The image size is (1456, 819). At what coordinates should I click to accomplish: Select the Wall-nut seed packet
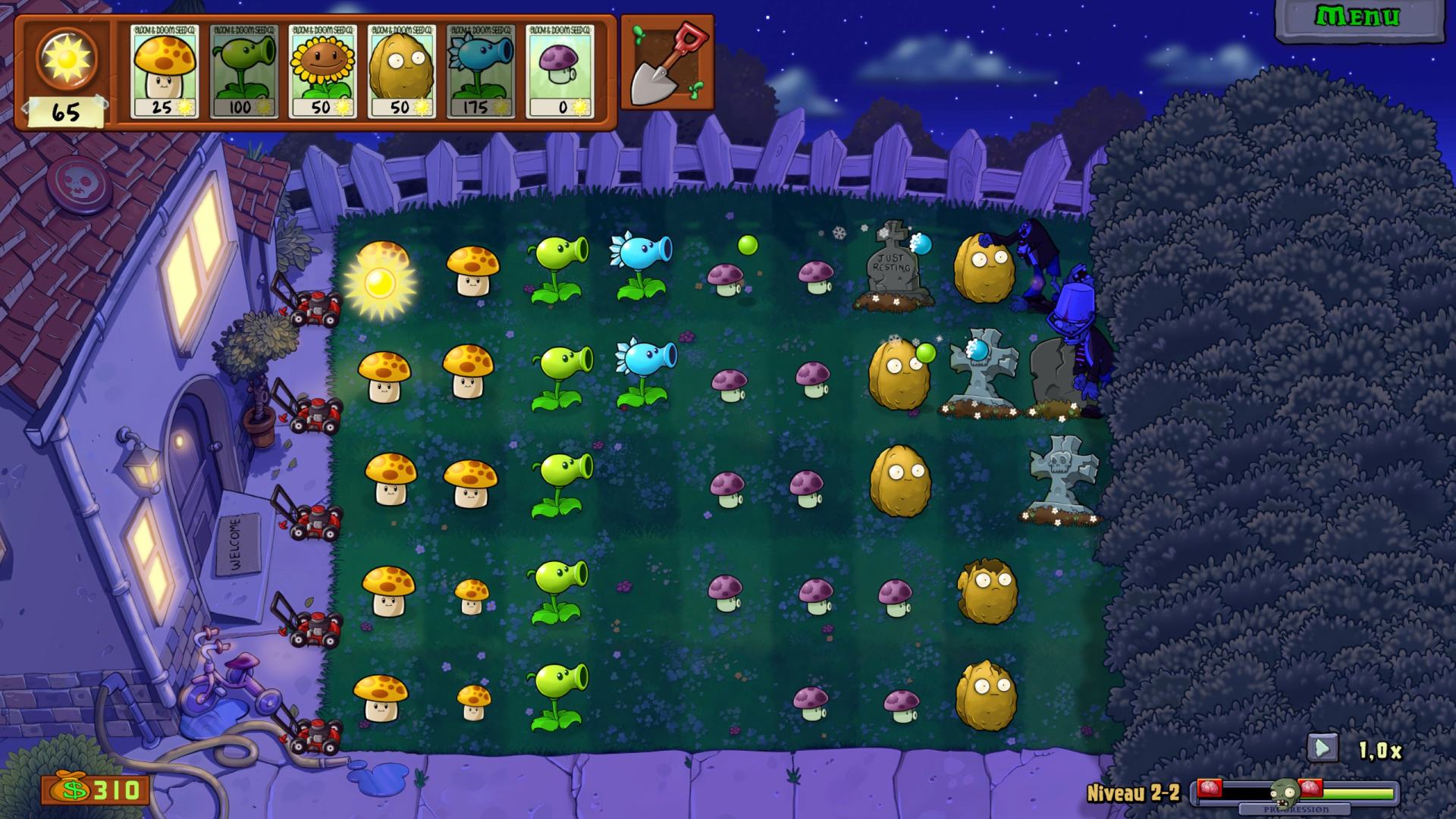pyautogui.click(x=402, y=71)
